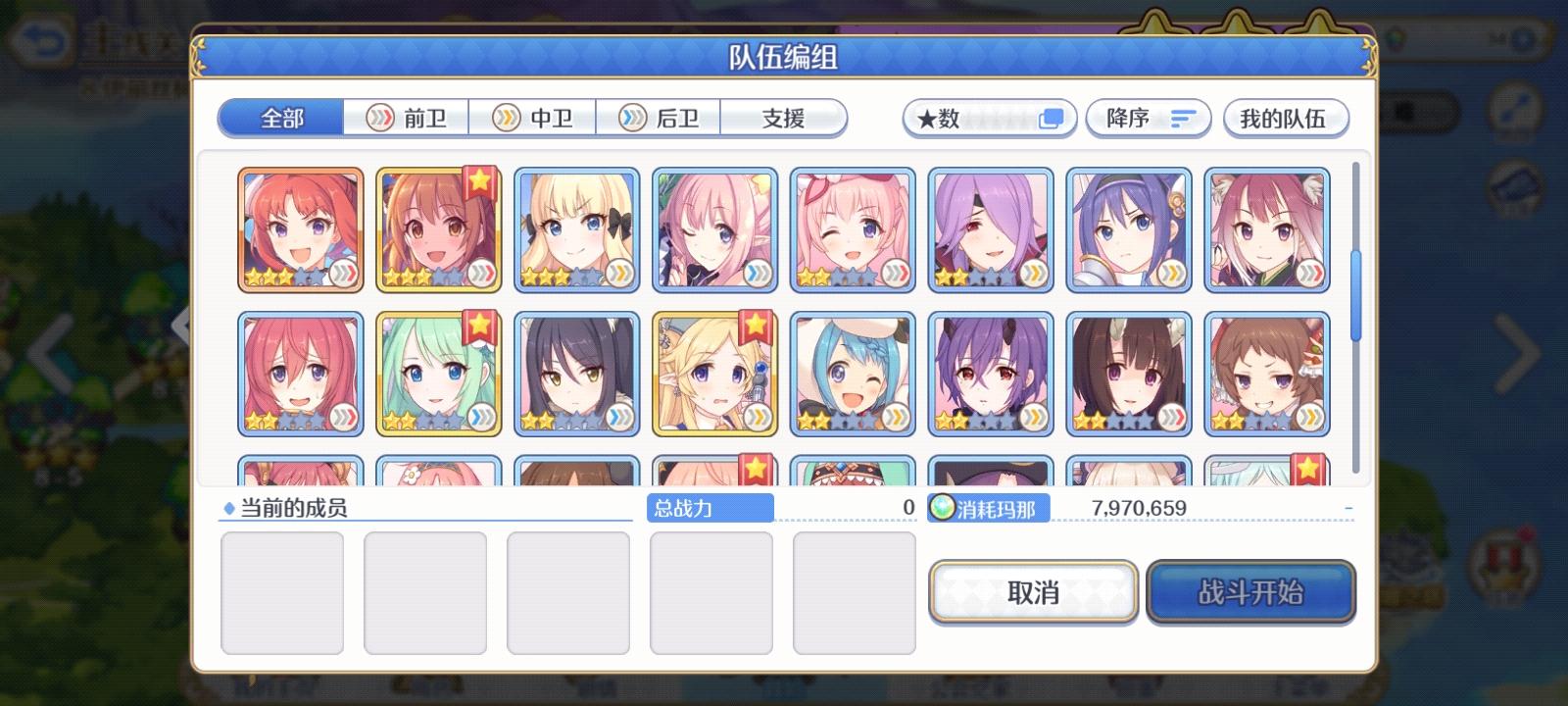Tap the mana gem icon next to 消耗玛那

click(x=943, y=508)
